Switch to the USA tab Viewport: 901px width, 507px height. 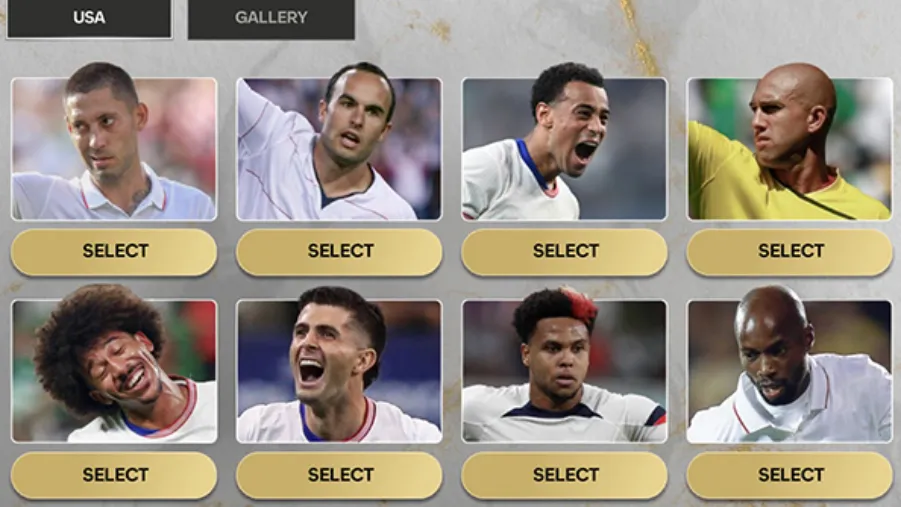89,18
